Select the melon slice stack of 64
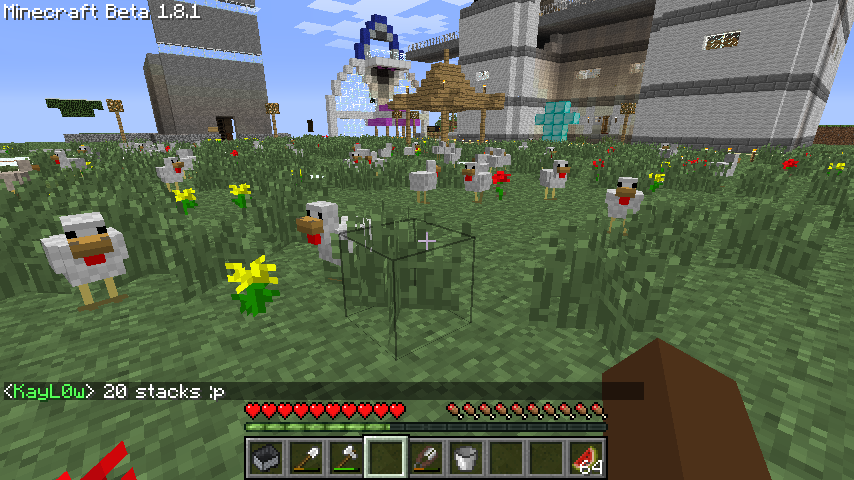 pos(586,458)
